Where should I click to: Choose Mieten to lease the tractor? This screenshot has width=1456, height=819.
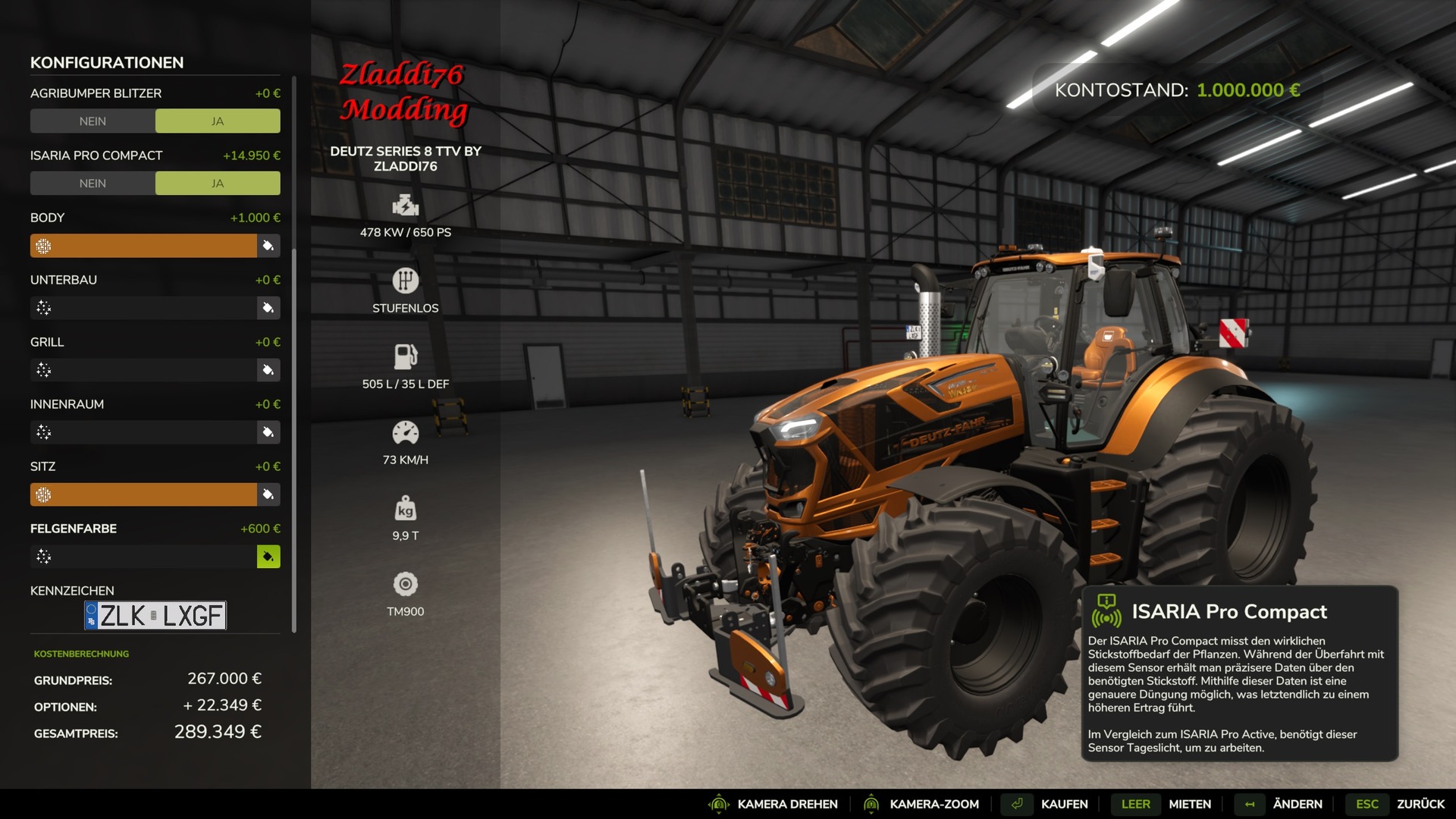(1189, 804)
